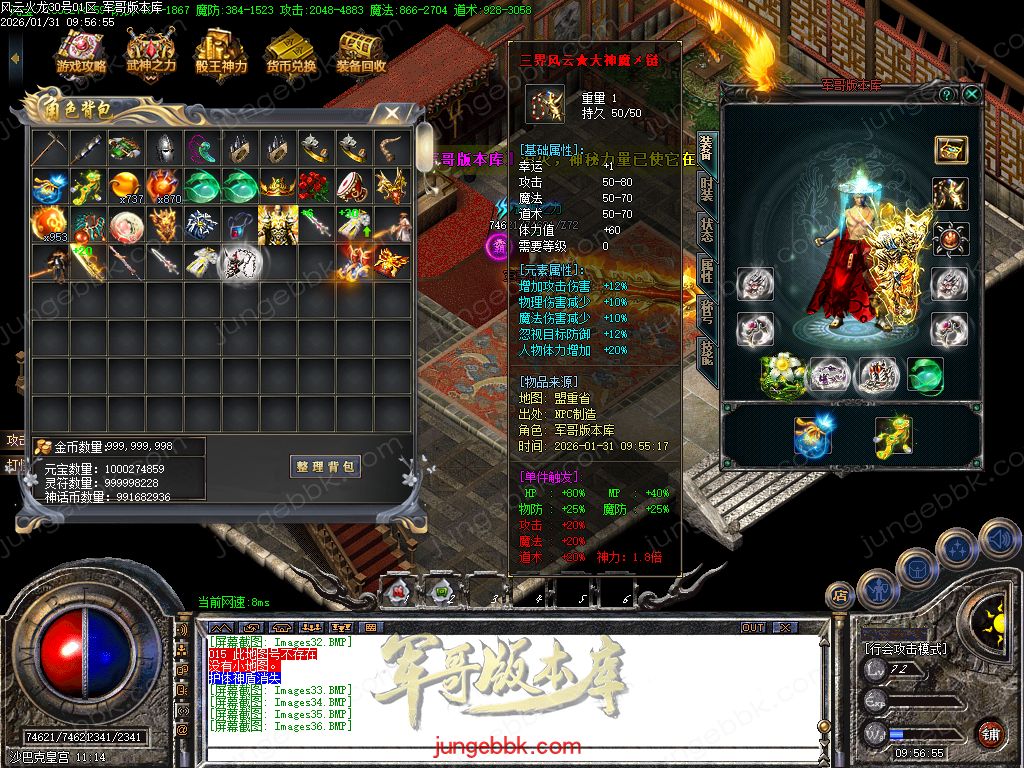The image size is (1024, 768).
Task: Click the help question mark button
Action: coord(946,94)
